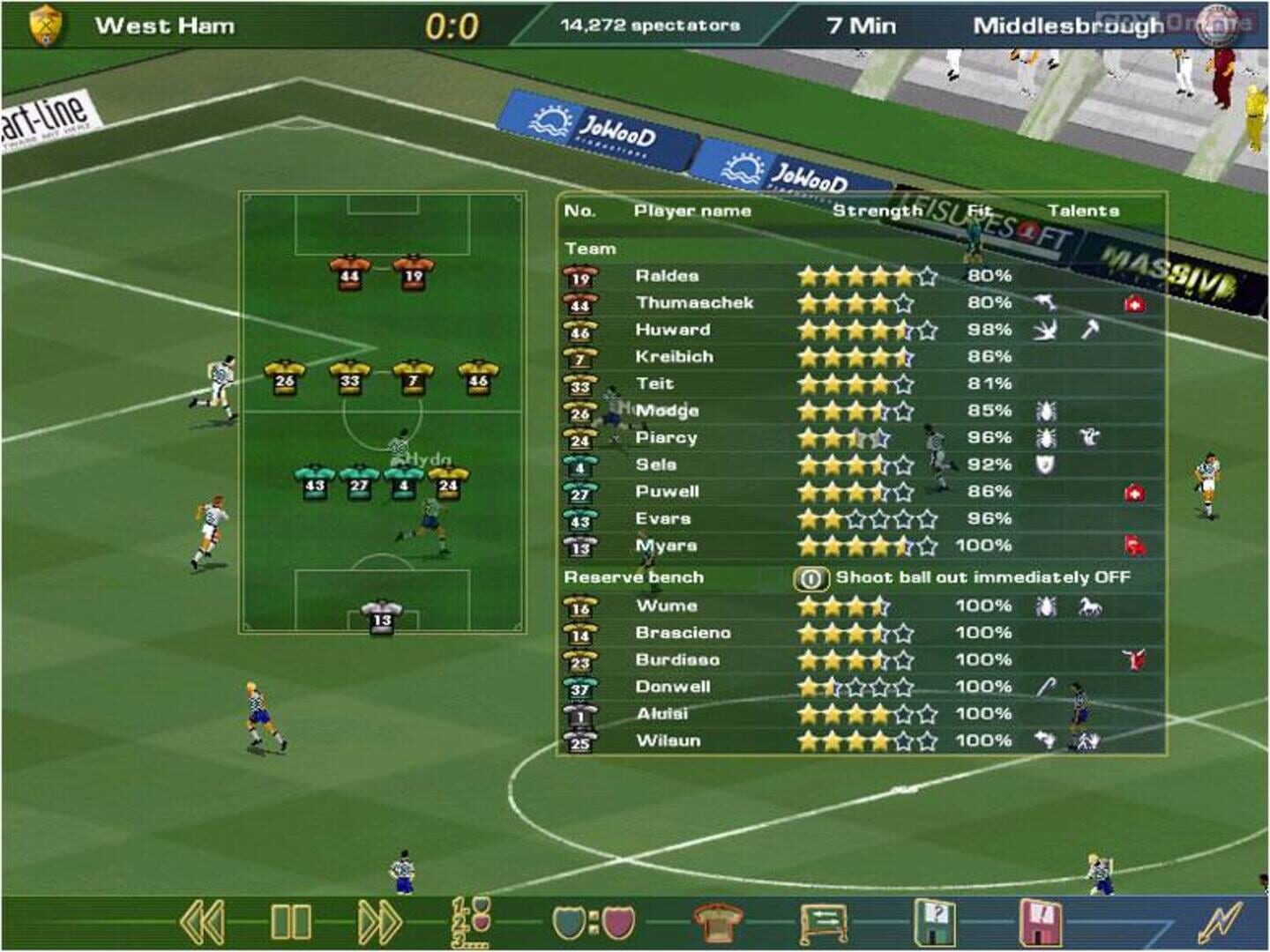
Task: Pause the match with the pause icon
Action: pos(291,920)
